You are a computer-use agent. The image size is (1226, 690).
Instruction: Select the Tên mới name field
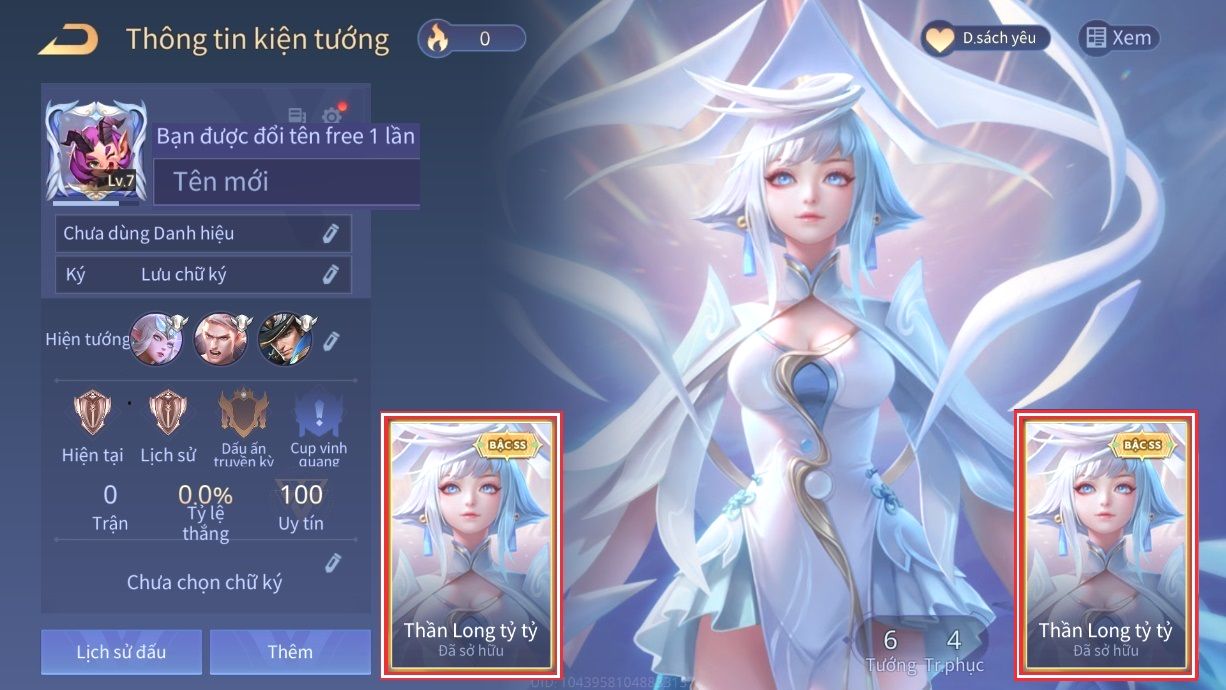(286, 182)
